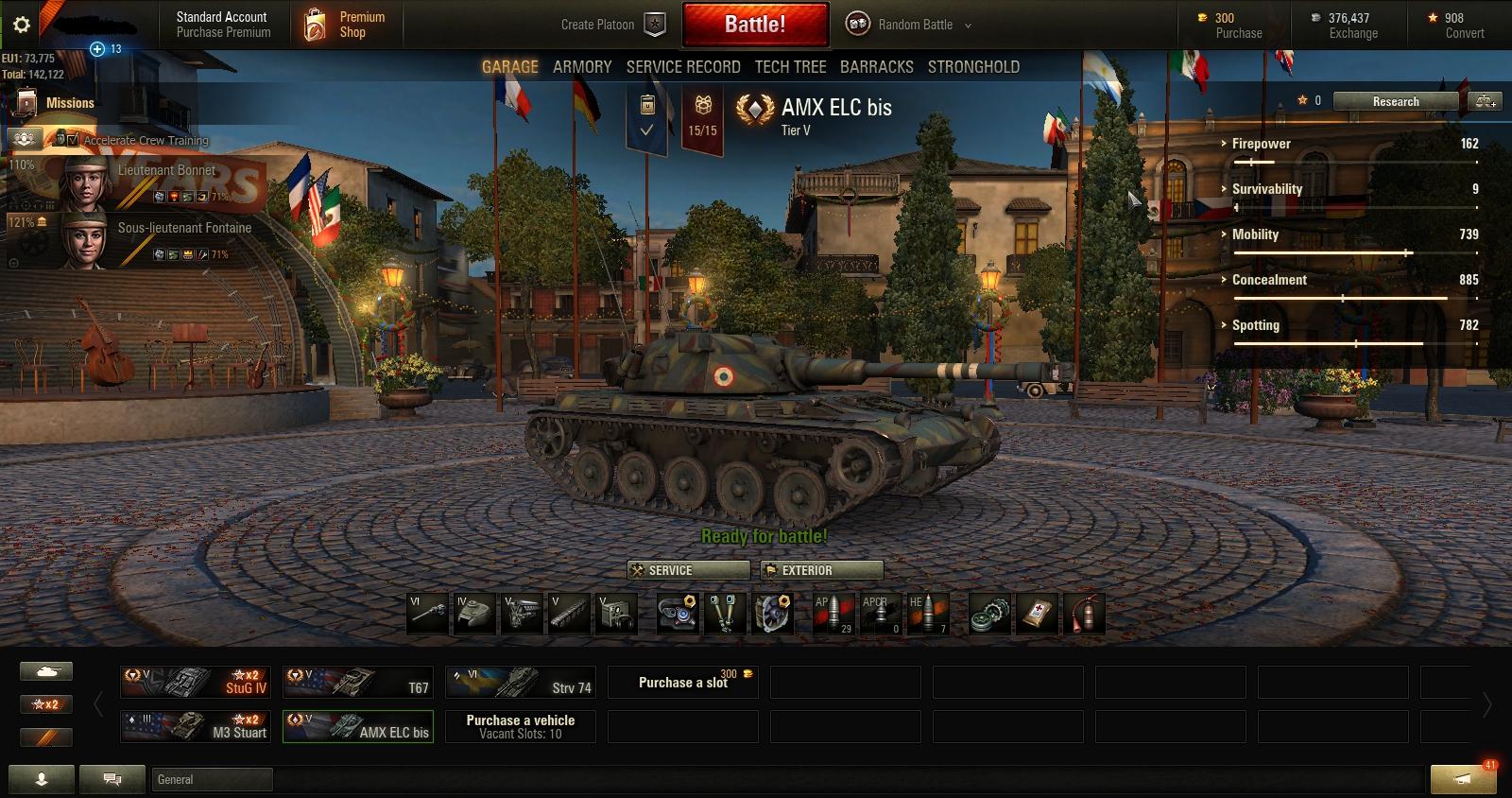Purchase a slot for 300 gold
The width and height of the screenshot is (1512, 798).
click(x=682, y=682)
